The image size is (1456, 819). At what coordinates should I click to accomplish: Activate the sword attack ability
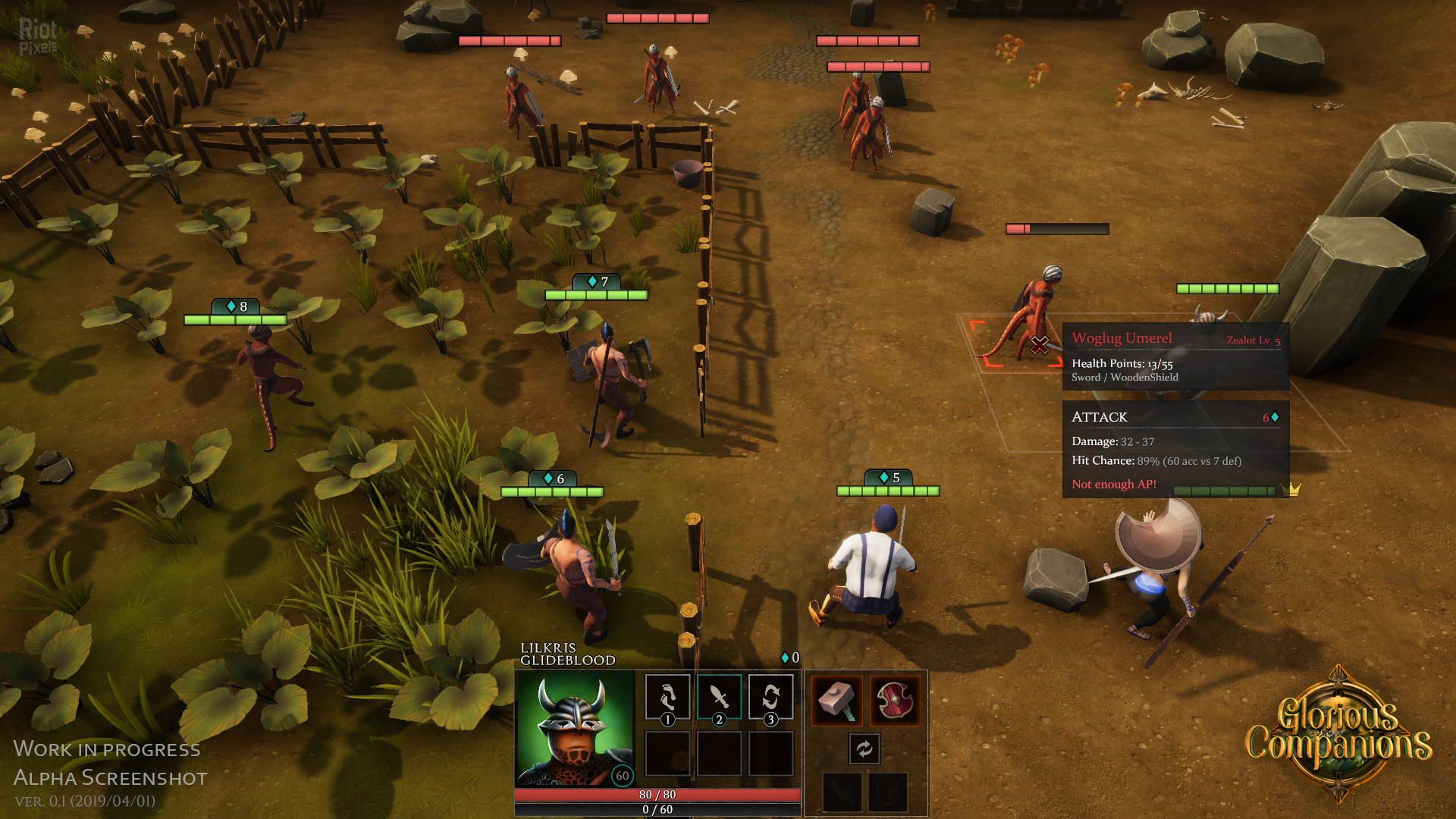pos(719,696)
